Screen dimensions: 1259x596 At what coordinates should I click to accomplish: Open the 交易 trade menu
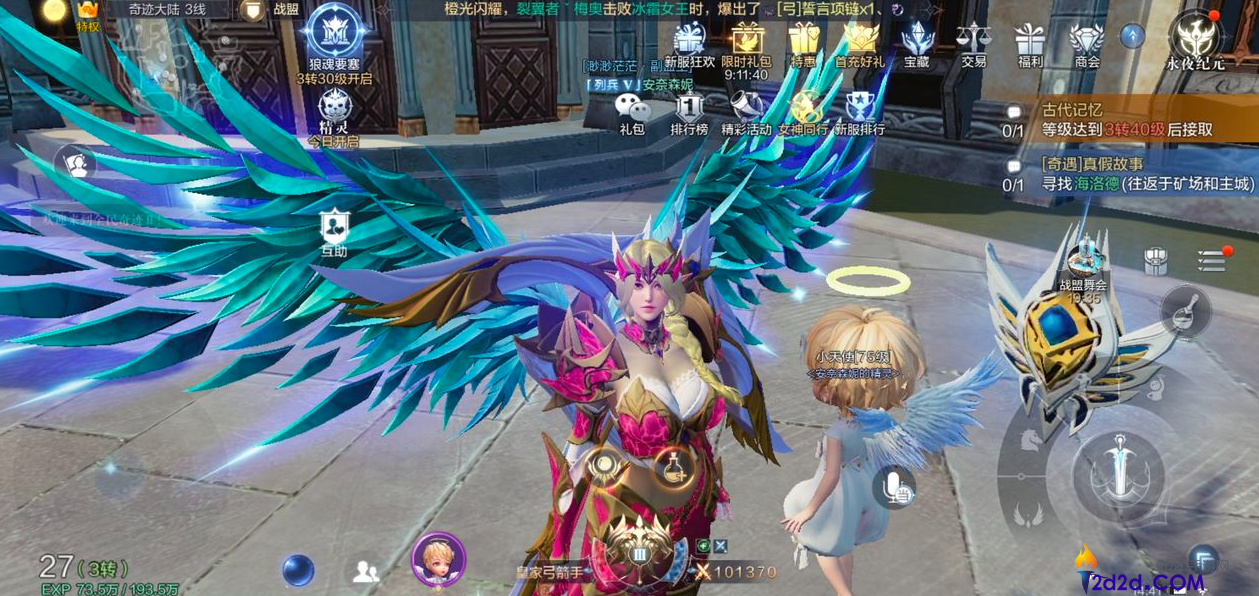pyautogui.click(x=973, y=44)
